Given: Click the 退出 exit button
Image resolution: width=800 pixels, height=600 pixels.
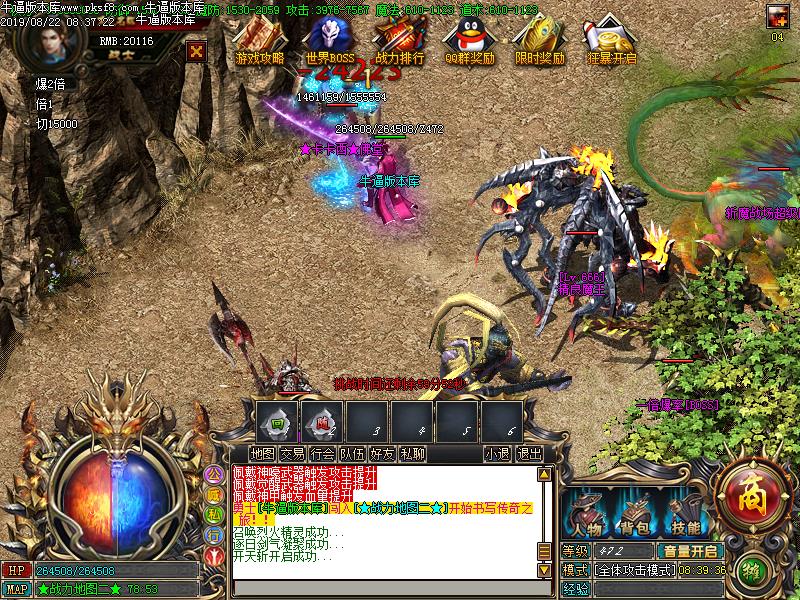Looking at the screenshot, I should pyautogui.click(x=529, y=453).
